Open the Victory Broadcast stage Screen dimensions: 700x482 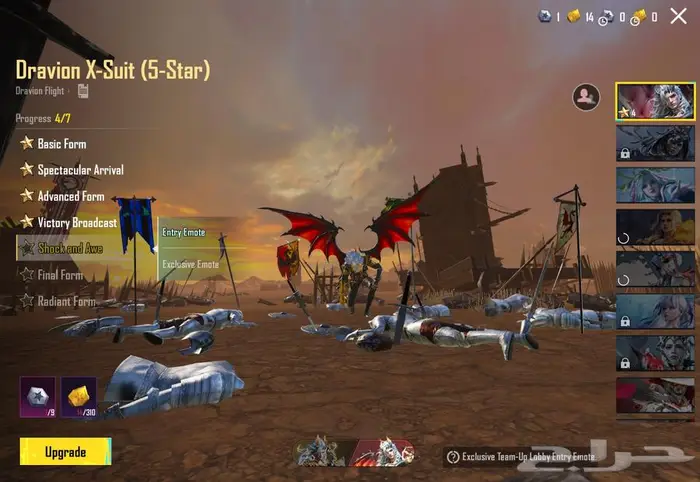pyautogui.click(x=76, y=222)
